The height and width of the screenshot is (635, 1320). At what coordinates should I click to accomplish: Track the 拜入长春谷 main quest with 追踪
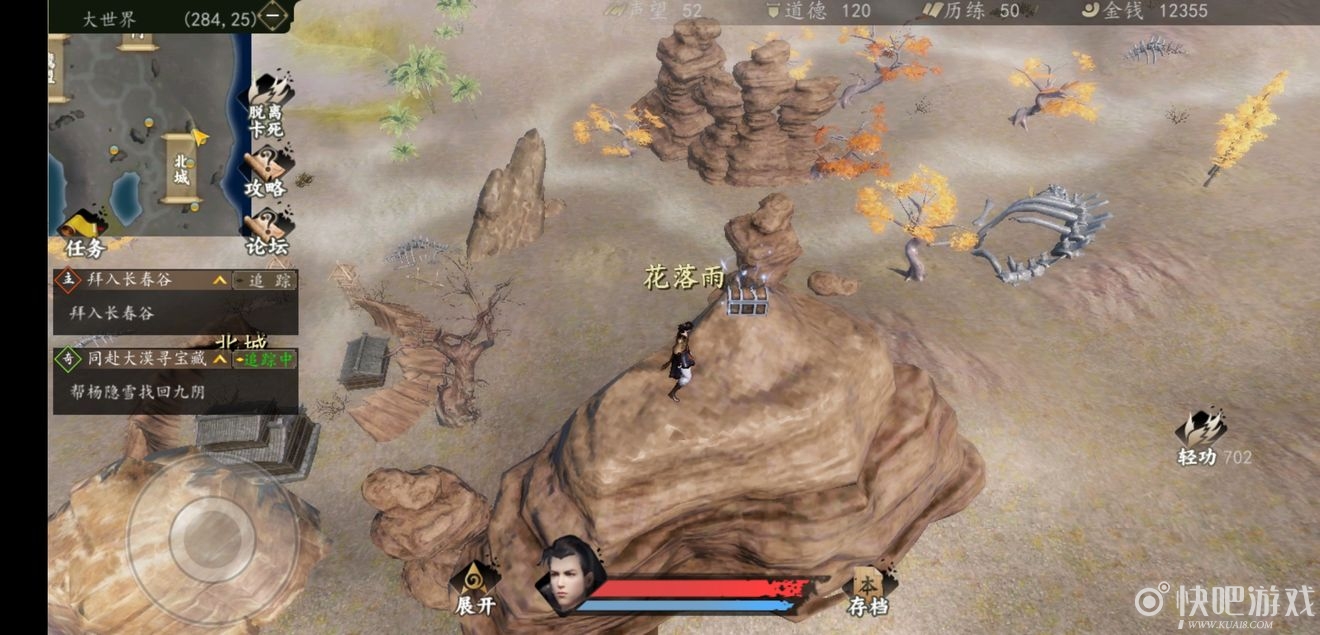tap(265, 281)
